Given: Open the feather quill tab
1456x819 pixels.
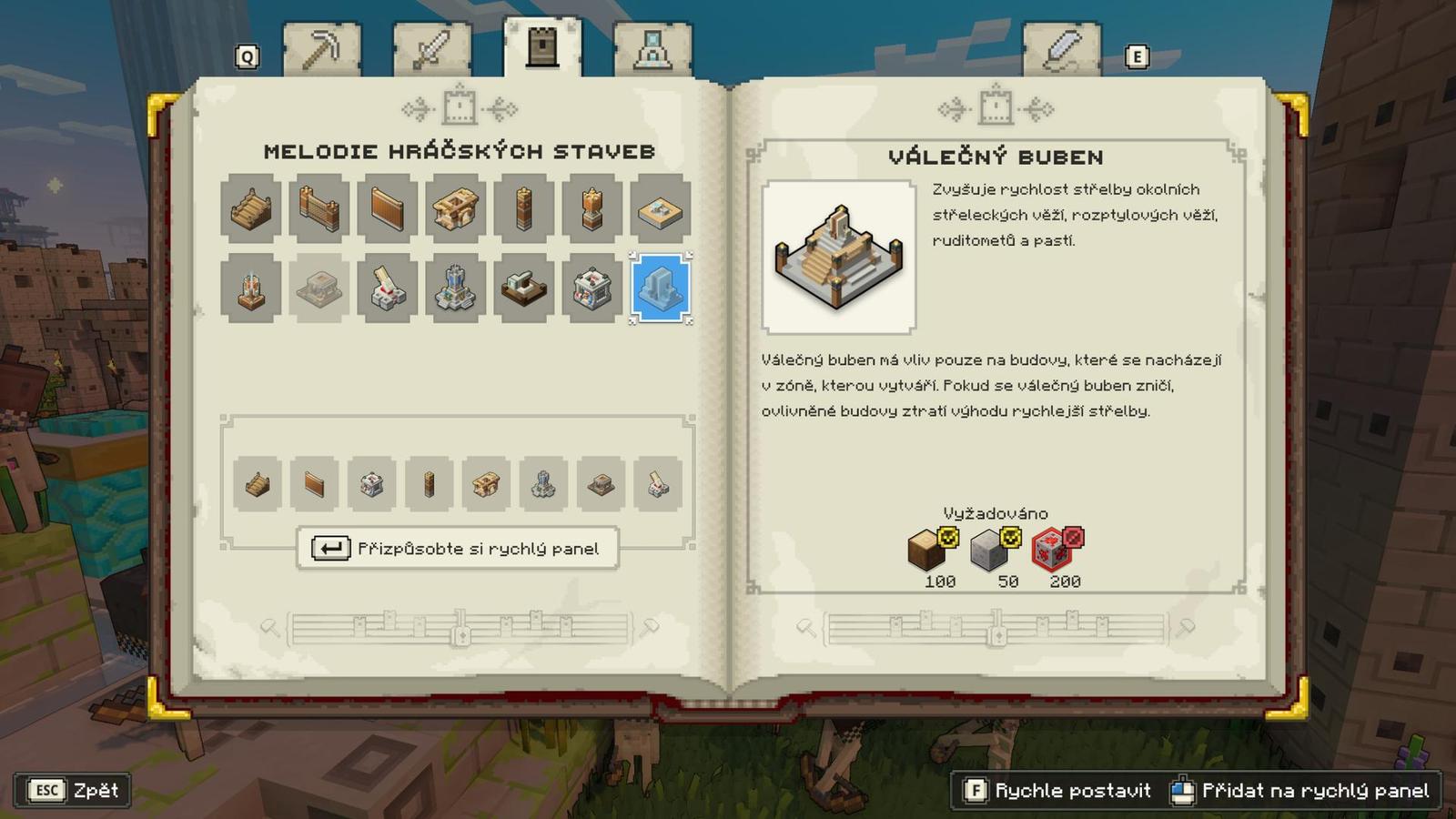Looking at the screenshot, I should click(x=1061, y=50).
